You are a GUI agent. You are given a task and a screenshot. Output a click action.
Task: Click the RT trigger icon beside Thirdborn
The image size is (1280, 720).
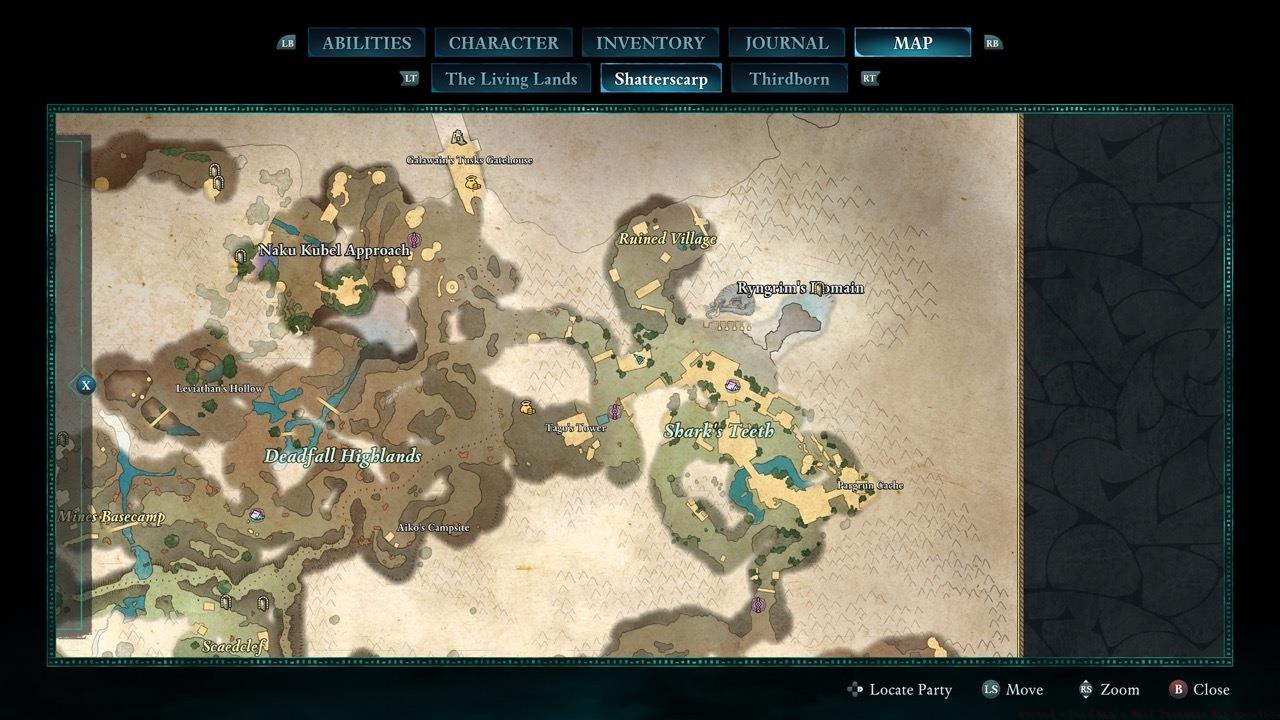point(869,77)
